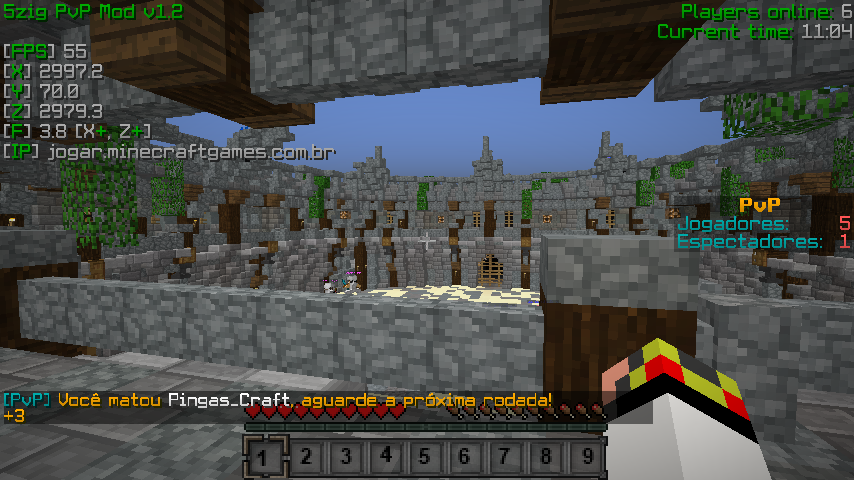Select hotbar slot number 1
This screenshot has width=854, height=480.
264,458
